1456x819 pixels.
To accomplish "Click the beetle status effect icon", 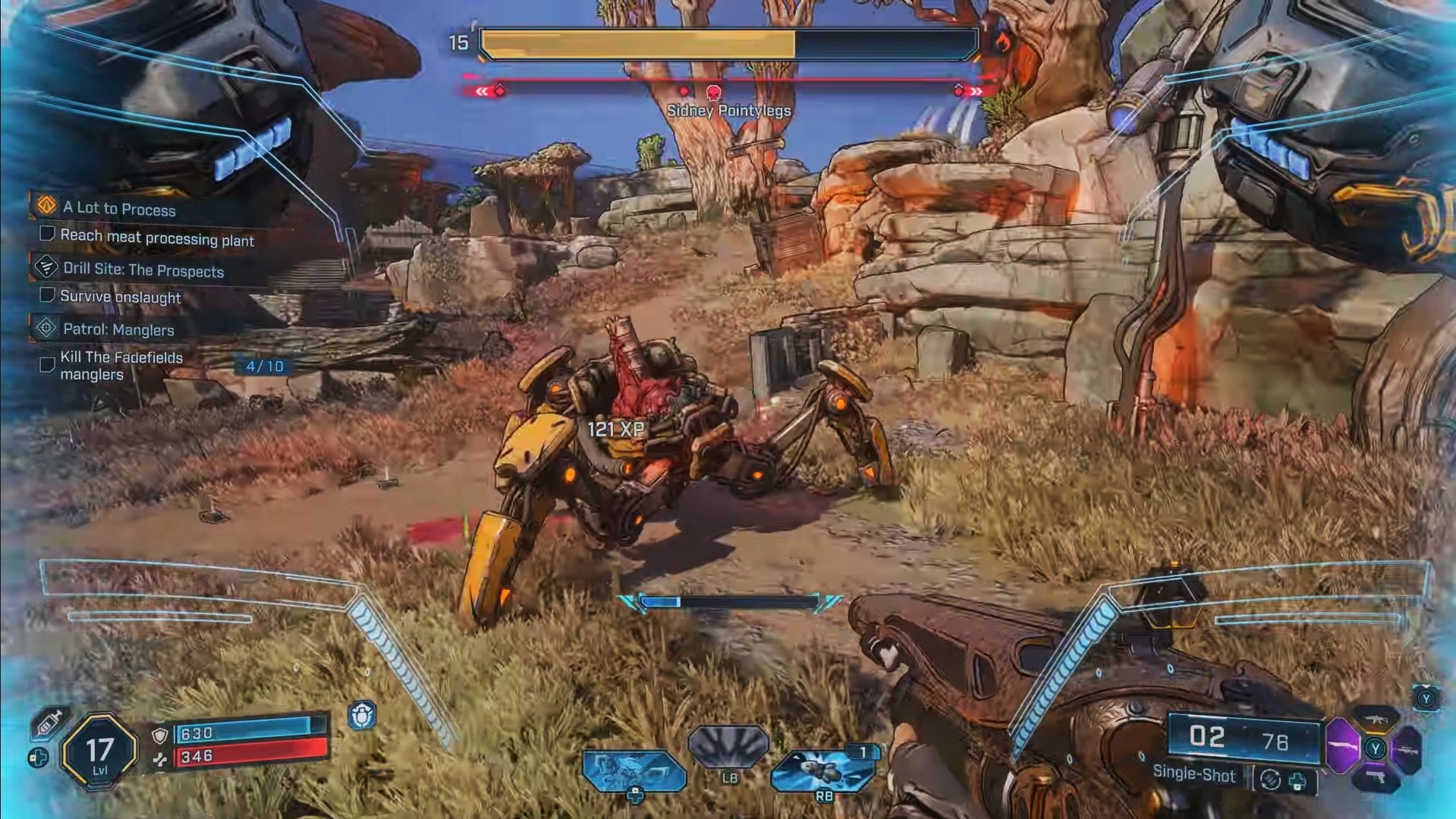I will pos(362,716).
